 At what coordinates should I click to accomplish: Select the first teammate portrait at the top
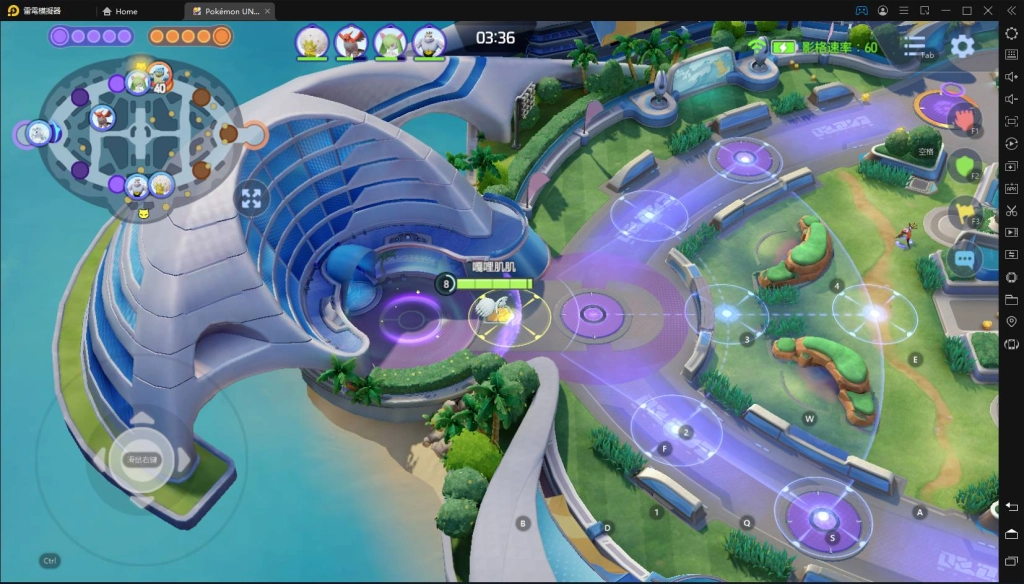coord(311,42)
